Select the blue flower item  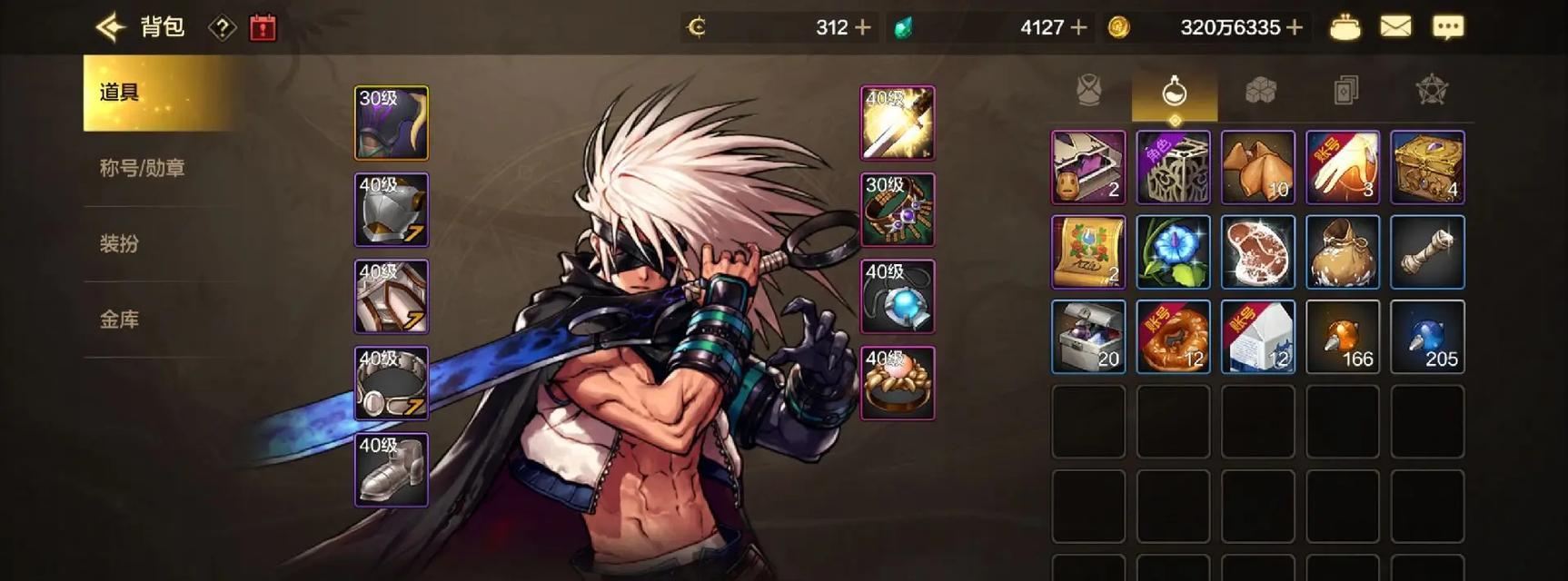pos(1174,252)
